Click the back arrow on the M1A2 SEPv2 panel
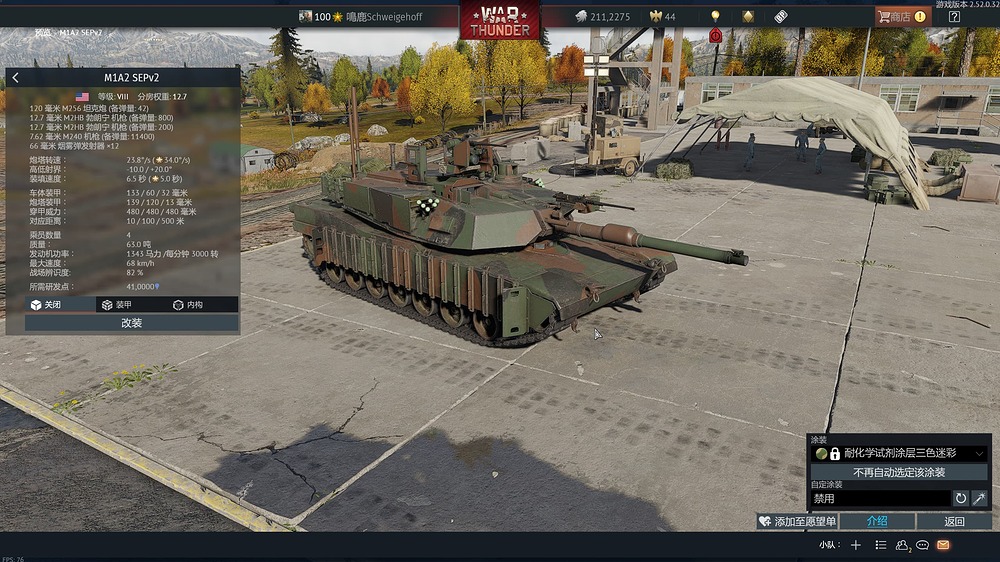Viewport: 1000px width, 562px height. pos(15,77)
